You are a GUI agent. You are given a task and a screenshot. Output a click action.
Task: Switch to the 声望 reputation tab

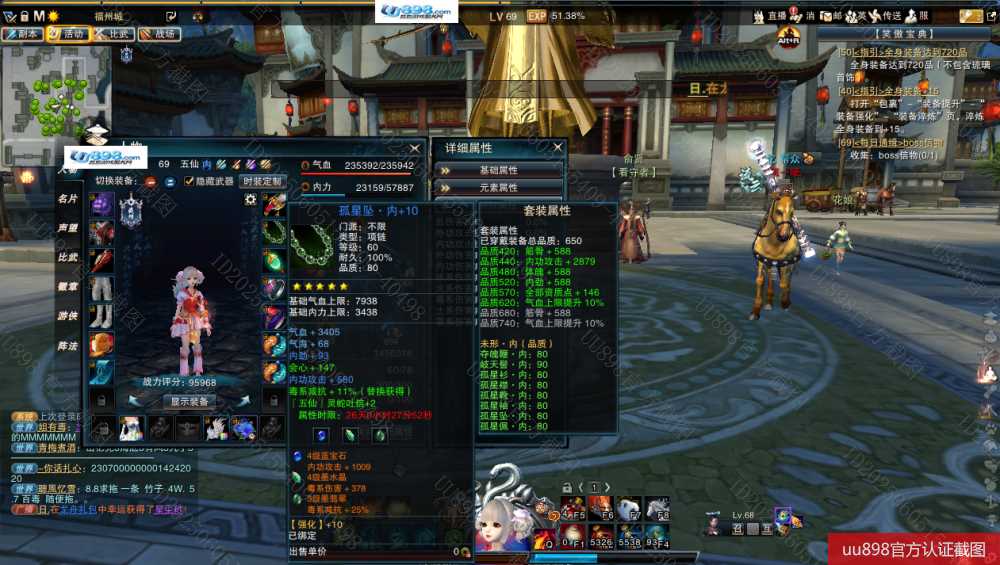click(x=67, y=228)
